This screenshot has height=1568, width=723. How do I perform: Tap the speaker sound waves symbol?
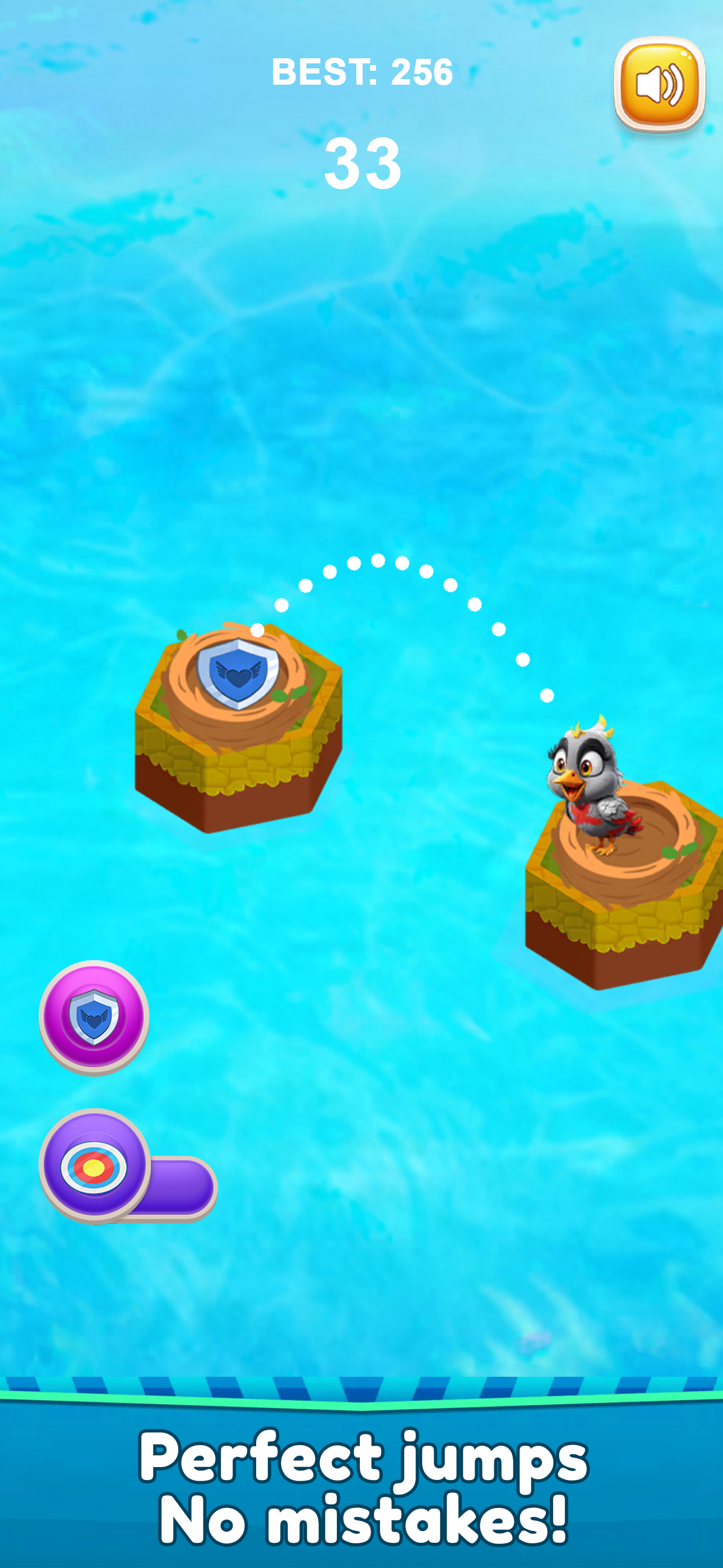673,85
